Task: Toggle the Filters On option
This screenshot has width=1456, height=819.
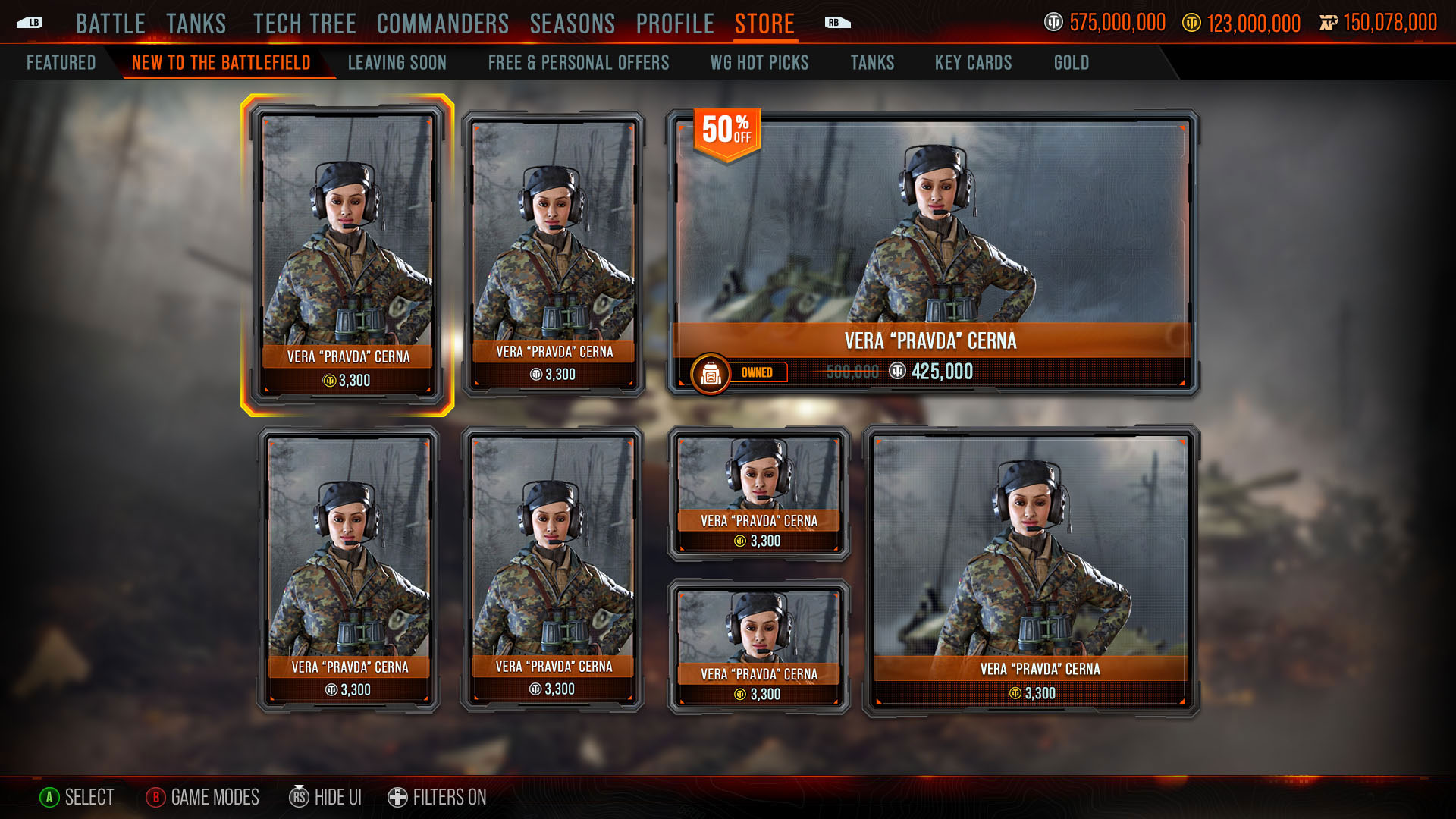Action: [x=438, y=797]
